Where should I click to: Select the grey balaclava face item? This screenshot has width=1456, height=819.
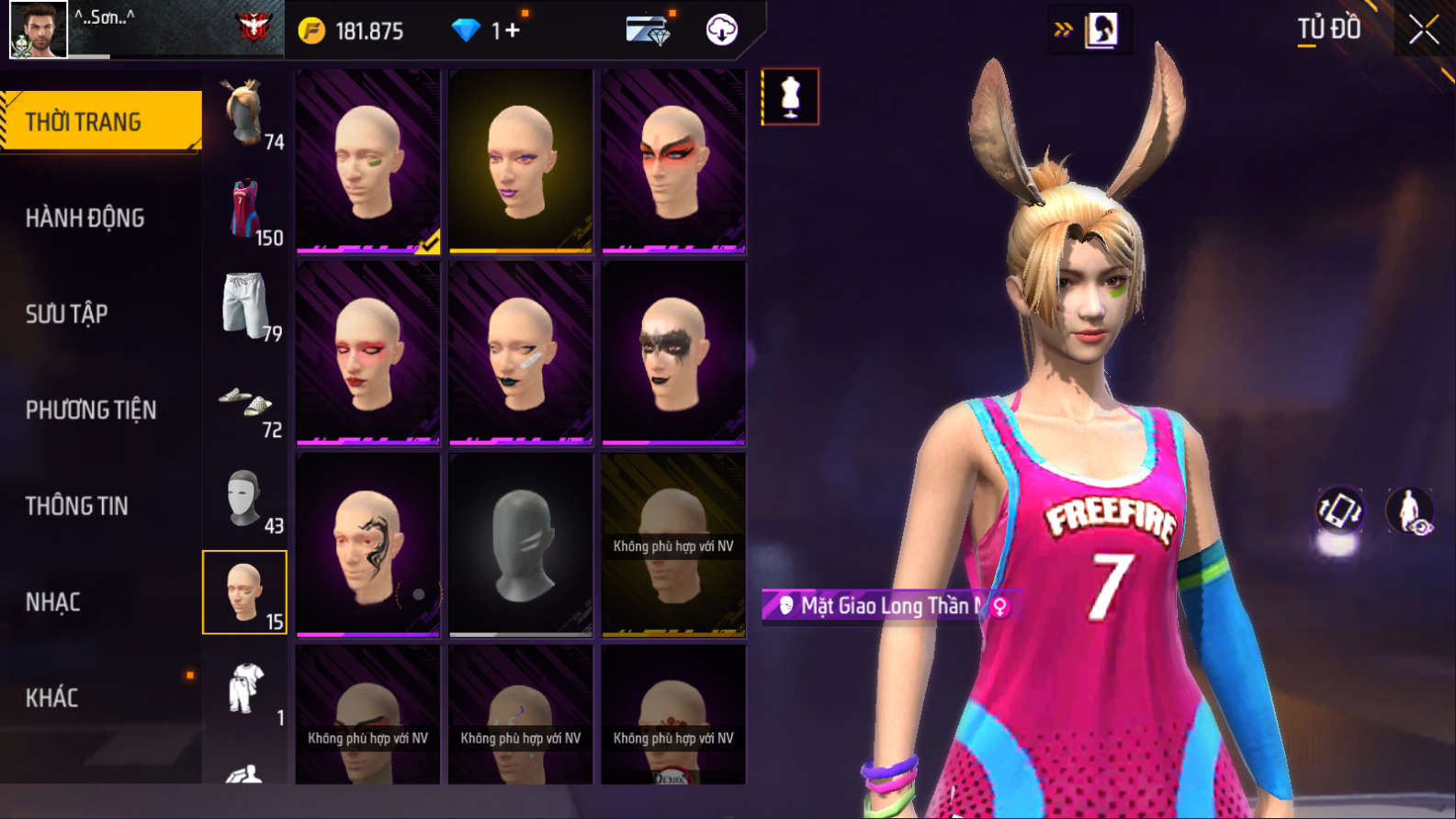pyautogui.click(x=520, y=544)
